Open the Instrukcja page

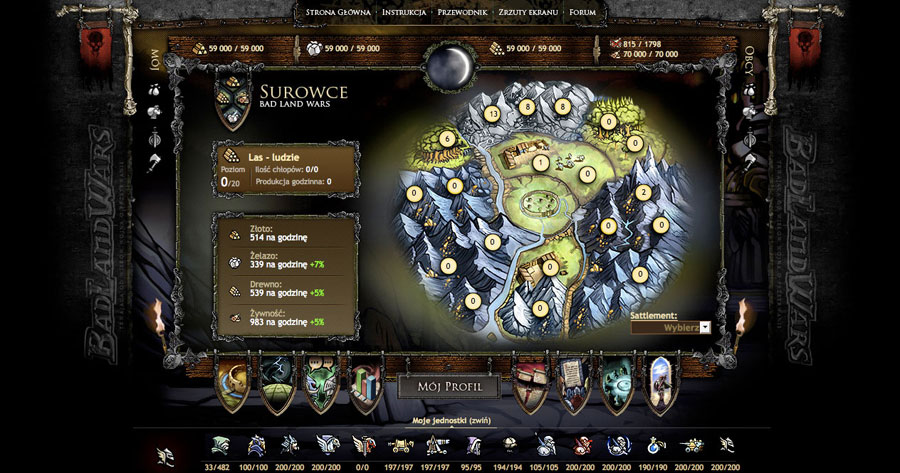point(405,13)
